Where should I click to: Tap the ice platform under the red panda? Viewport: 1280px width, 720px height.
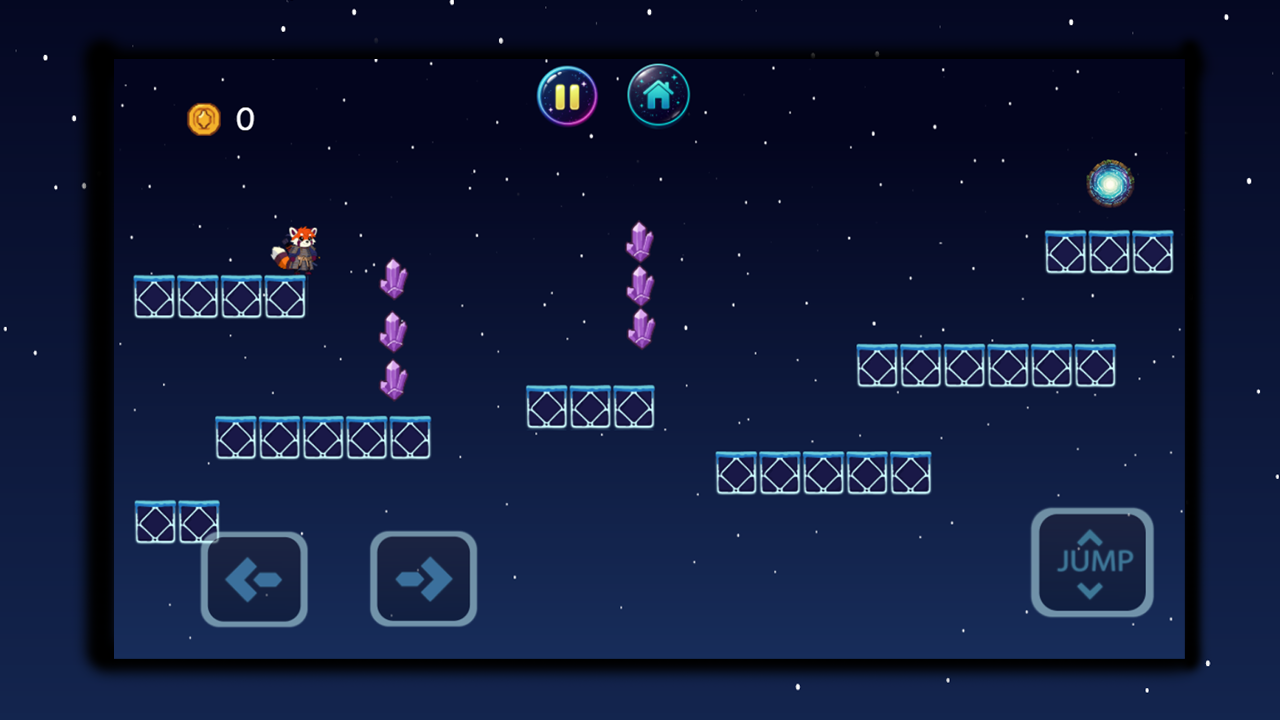point(218,296)
